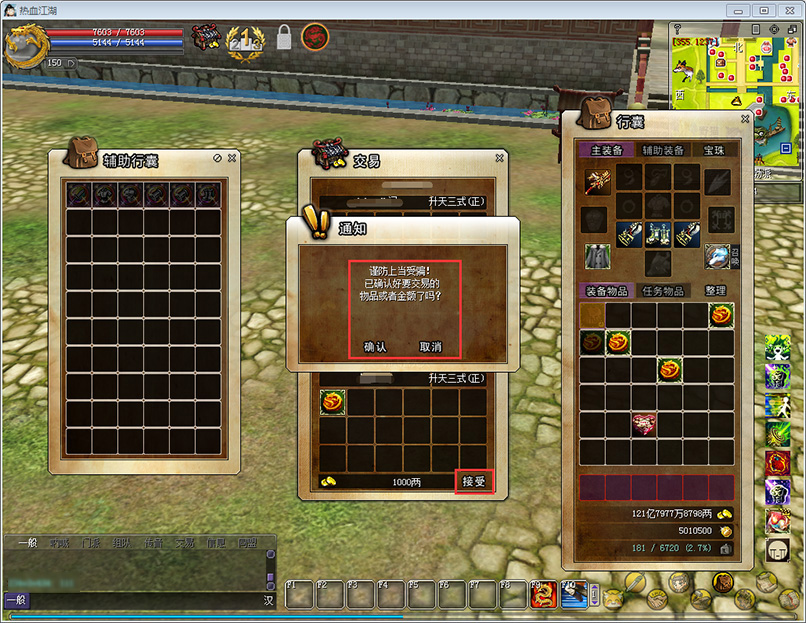Image resolution: width=806 pixels, height=623 pixels.
Task: Switch to the 辅助装备 tab
Action: 663,150
